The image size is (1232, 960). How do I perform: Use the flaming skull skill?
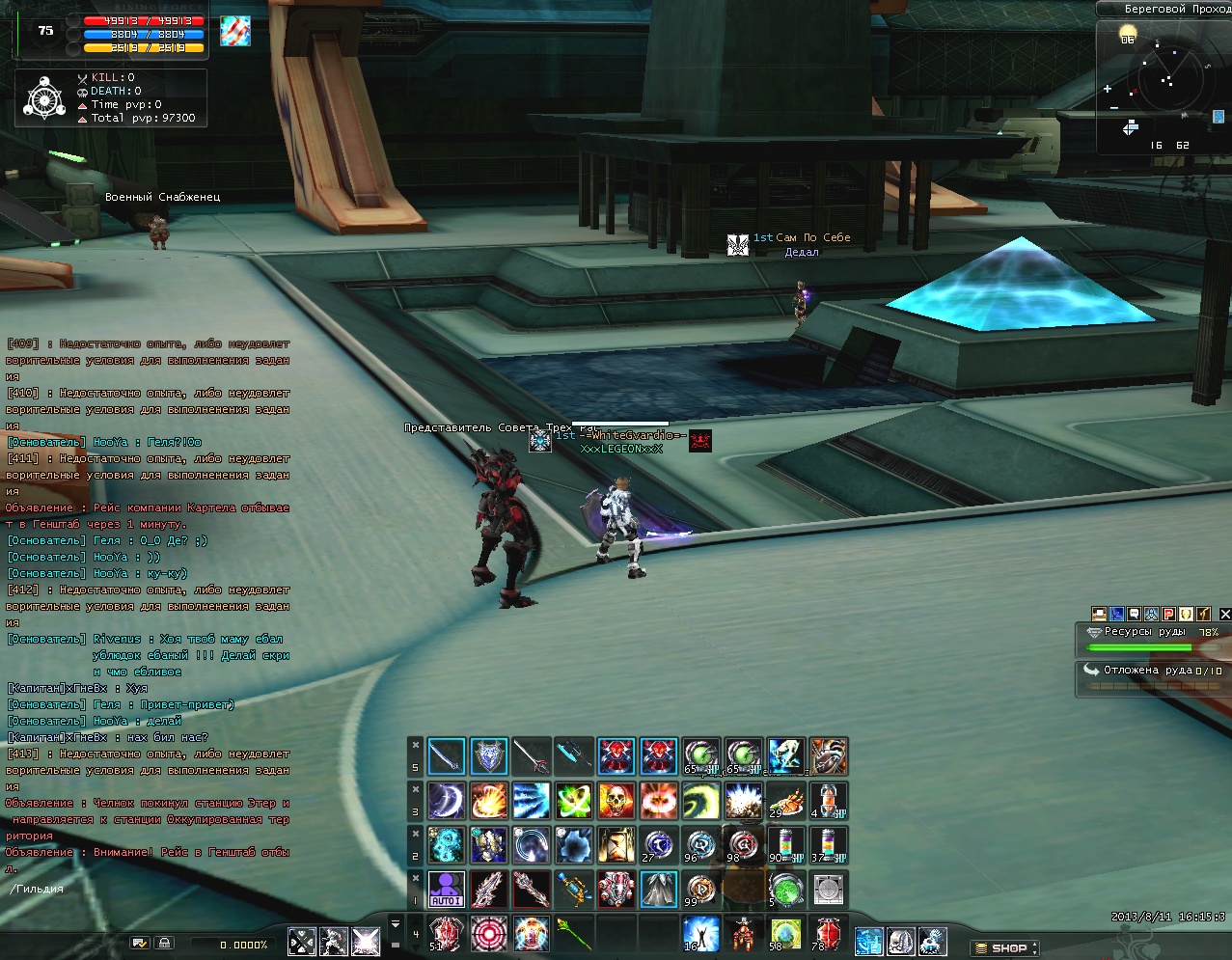[616, 801]
